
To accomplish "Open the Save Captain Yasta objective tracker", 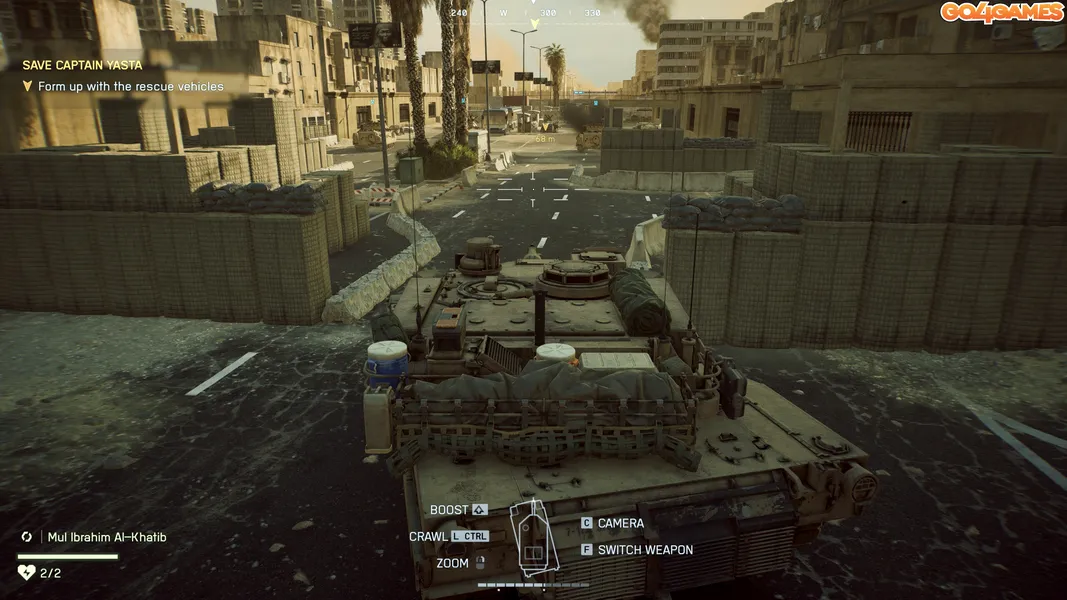I will click(82, 65).
